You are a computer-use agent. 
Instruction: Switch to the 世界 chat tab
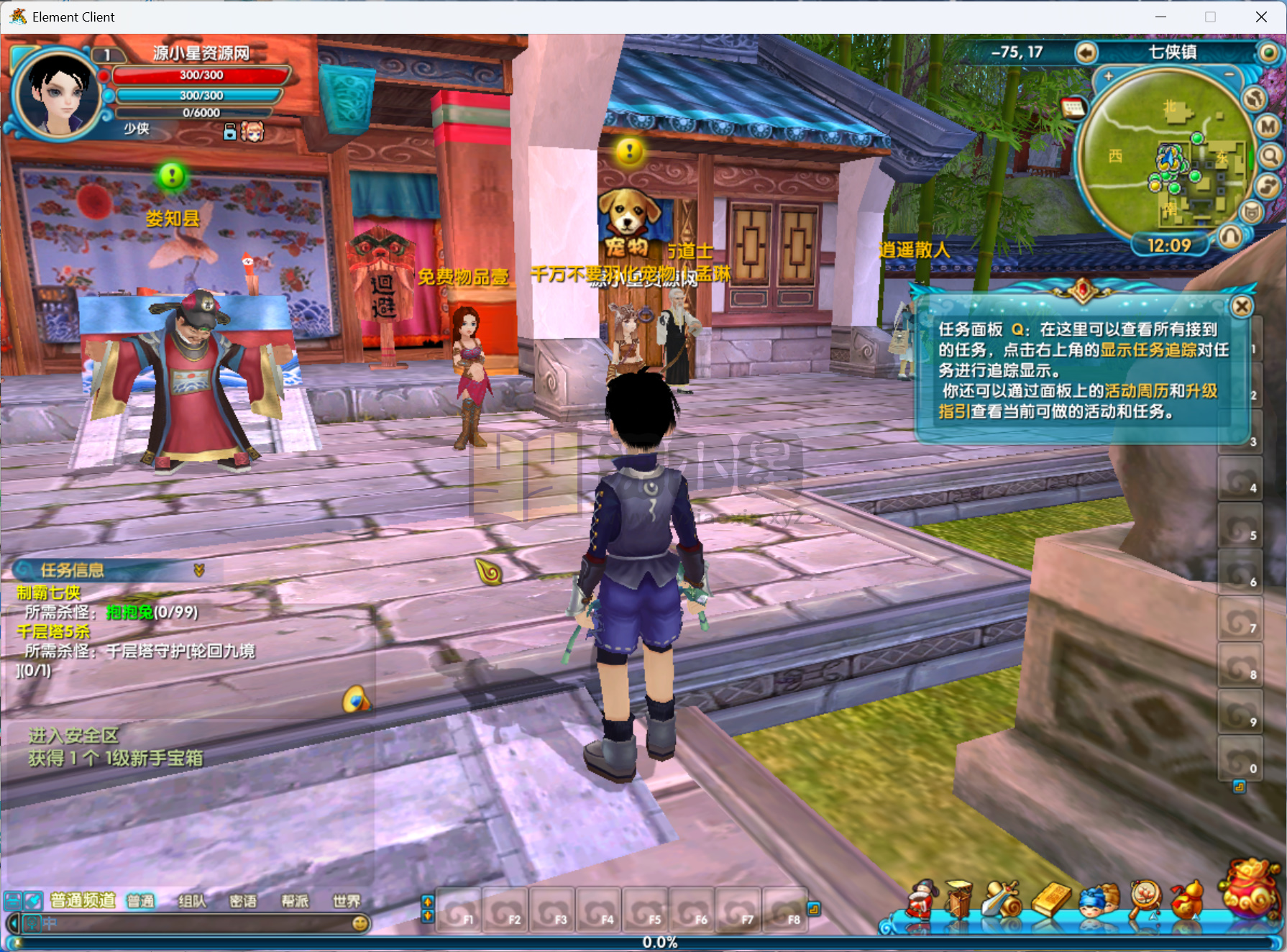(347, 901)
